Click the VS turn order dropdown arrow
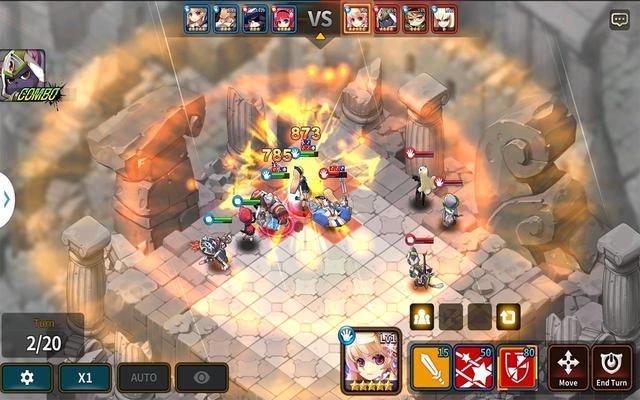 [320, 37]
